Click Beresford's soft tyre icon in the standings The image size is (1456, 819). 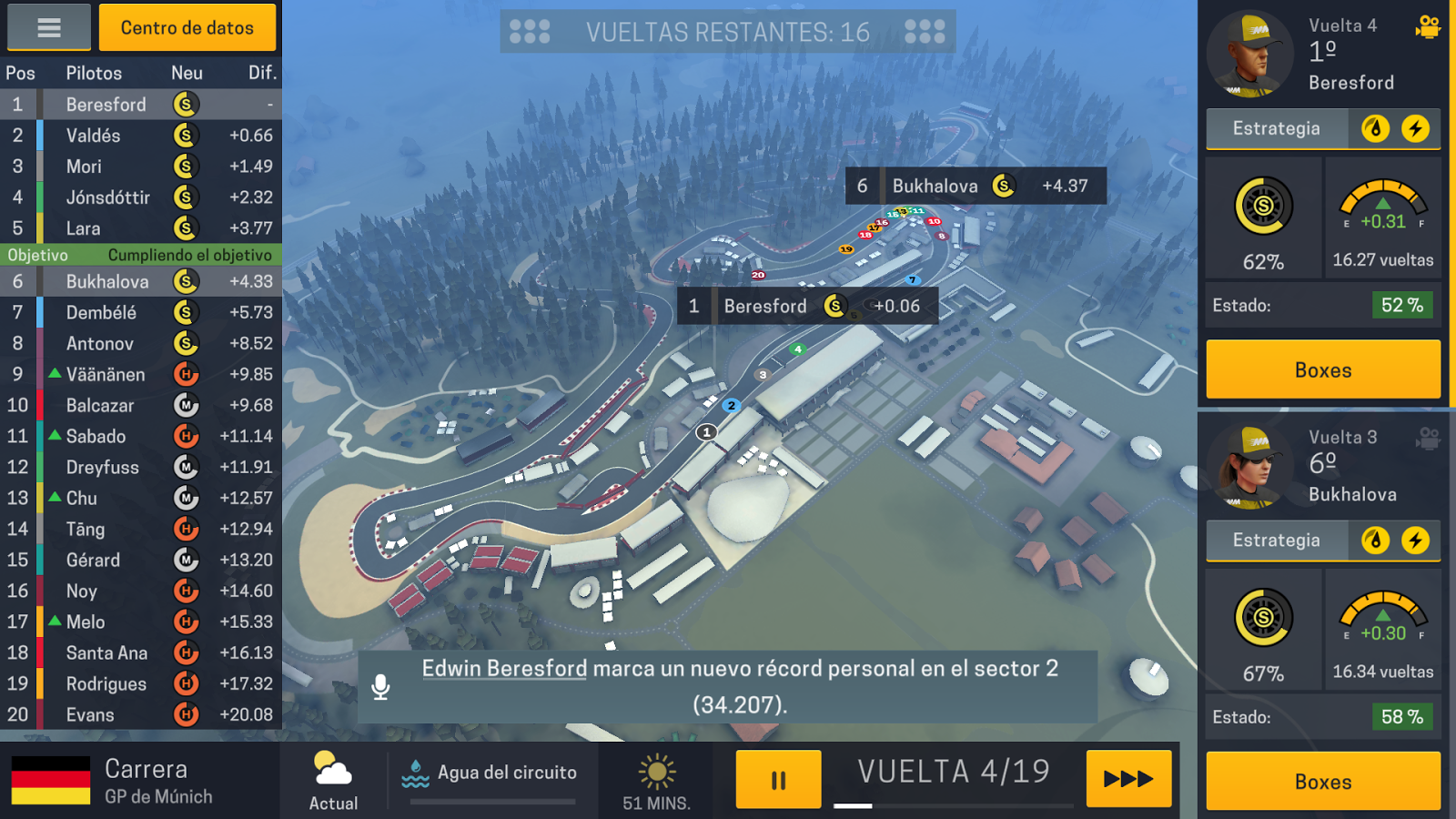coord(186,104)
